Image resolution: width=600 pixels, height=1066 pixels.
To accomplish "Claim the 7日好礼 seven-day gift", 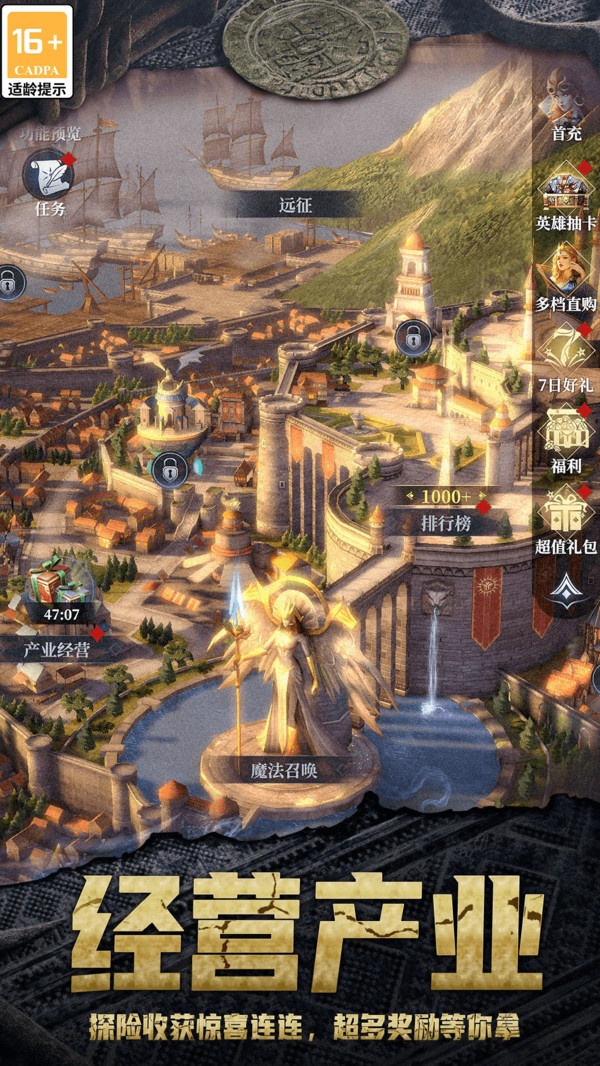I will (x=566, y=350).
